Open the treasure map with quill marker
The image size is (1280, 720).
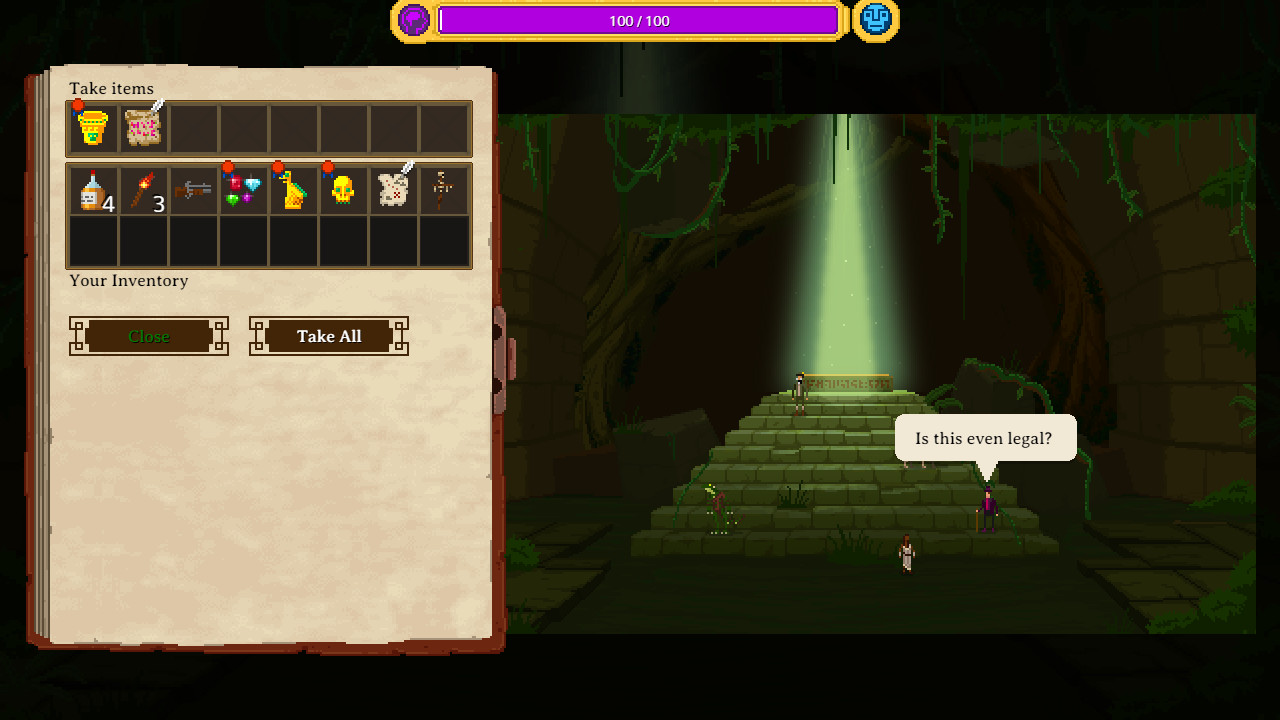click(x=393, y=192)
